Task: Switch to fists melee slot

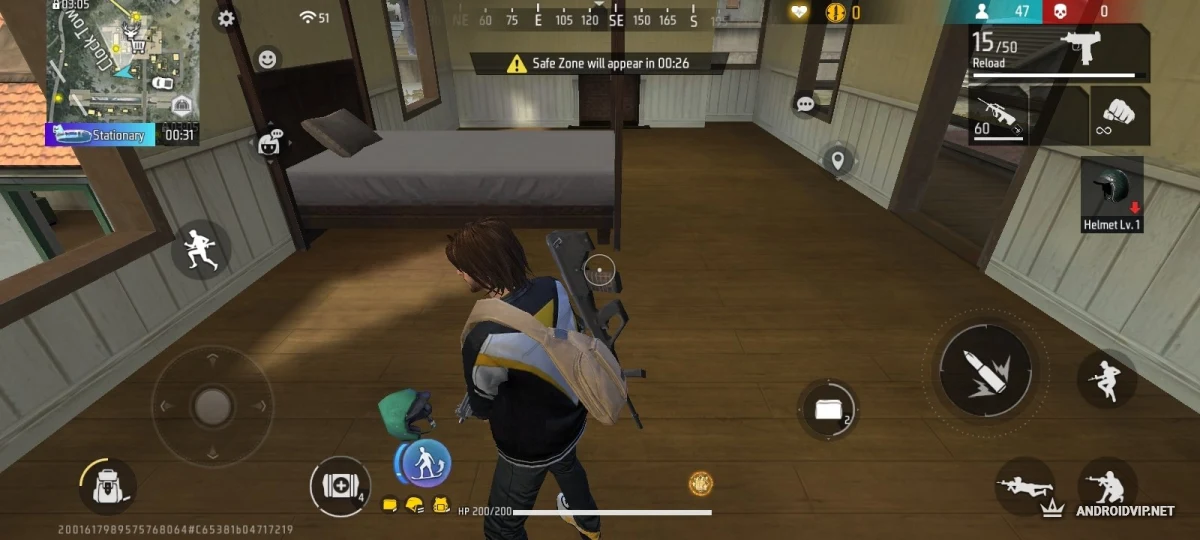Action: (1119, 114)
